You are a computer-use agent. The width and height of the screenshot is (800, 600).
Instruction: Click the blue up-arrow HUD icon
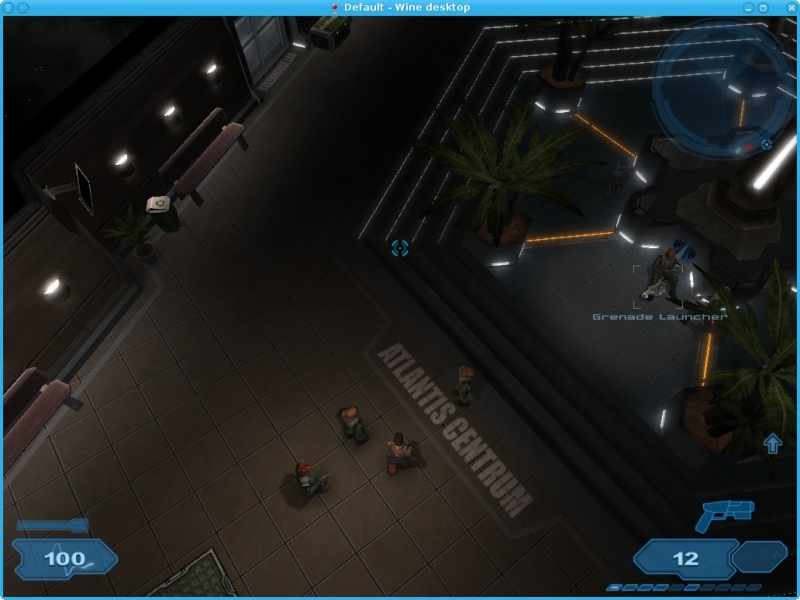[772, 443]
